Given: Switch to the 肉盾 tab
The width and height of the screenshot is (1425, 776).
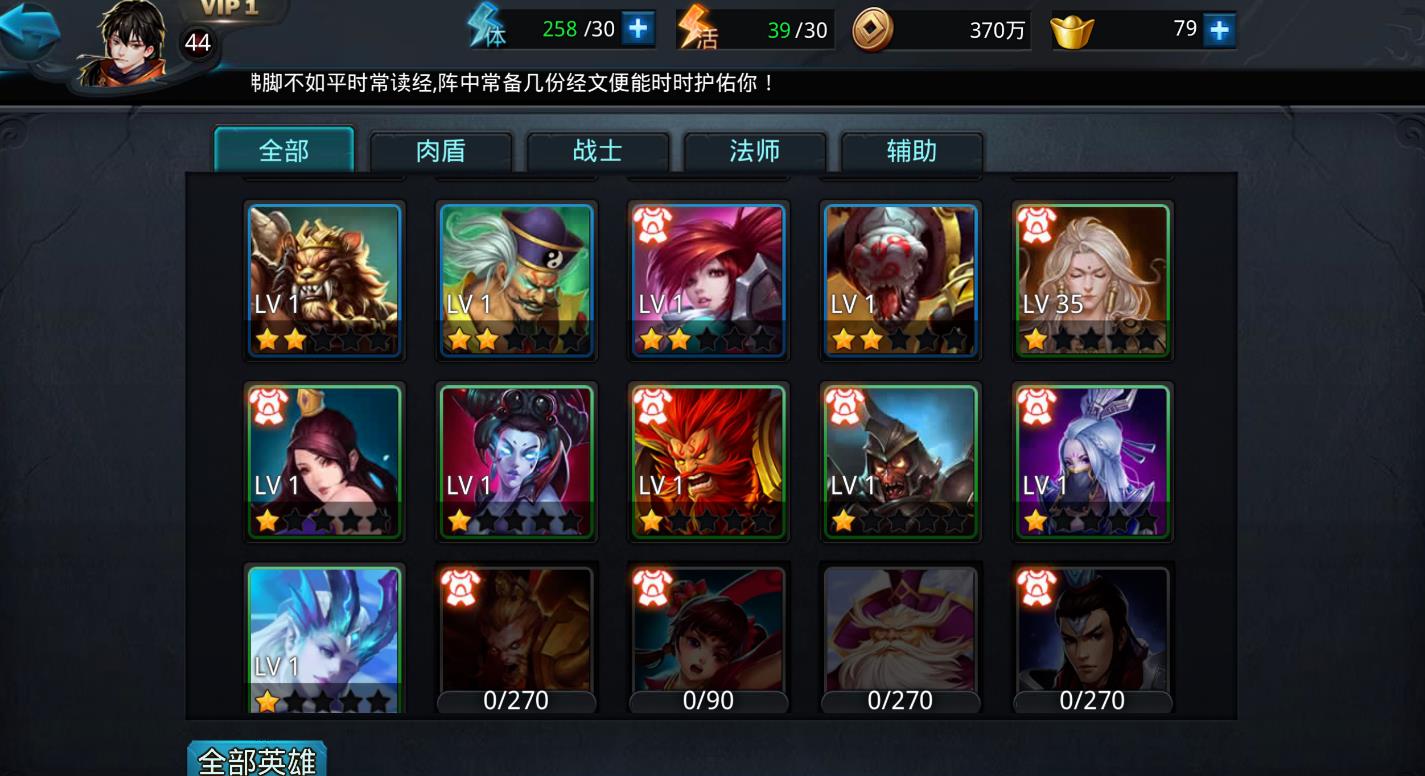Looking at the screenshot, I should [x=441, y=151].
